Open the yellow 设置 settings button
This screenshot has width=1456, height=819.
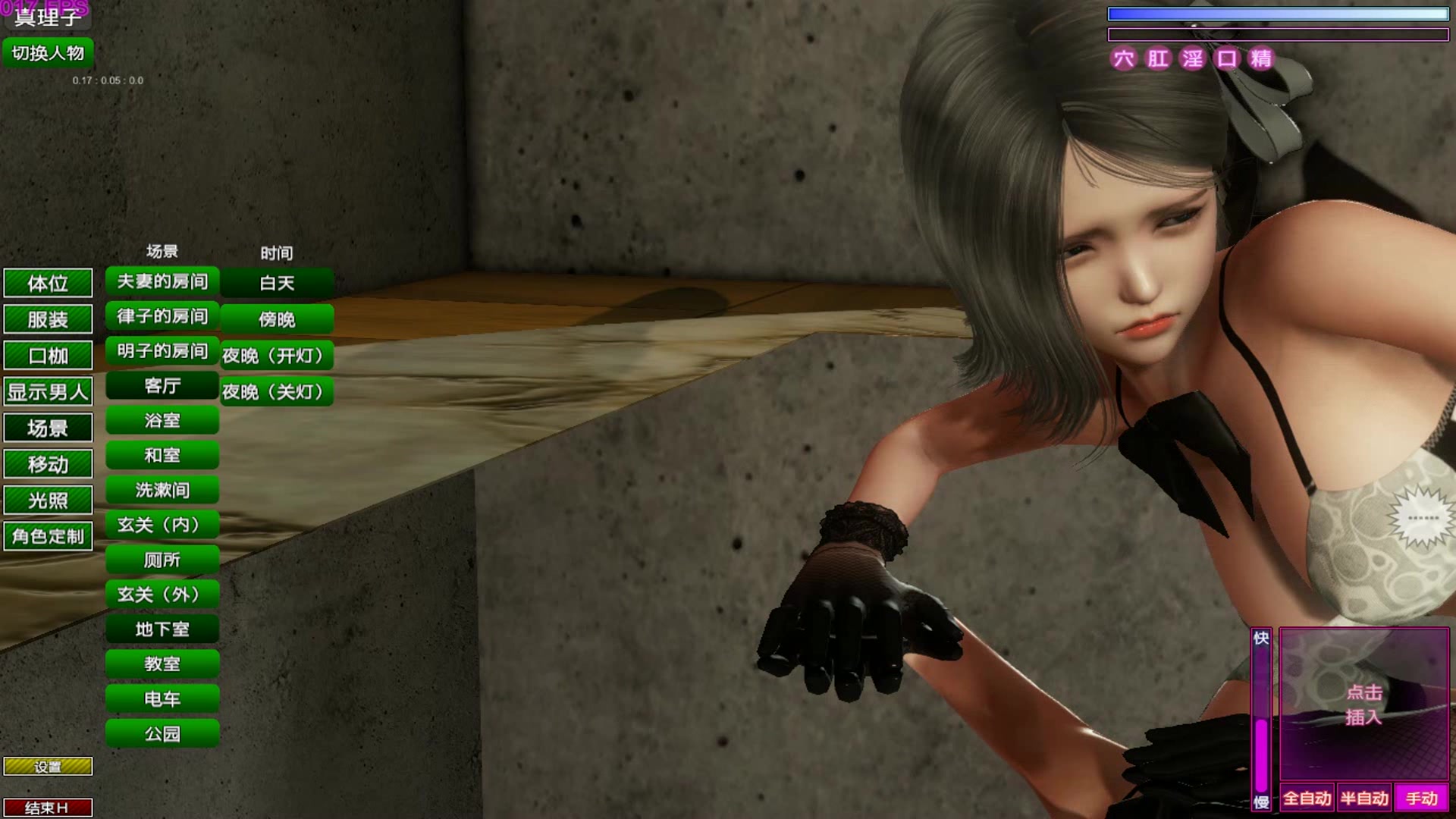click(48, 767)
